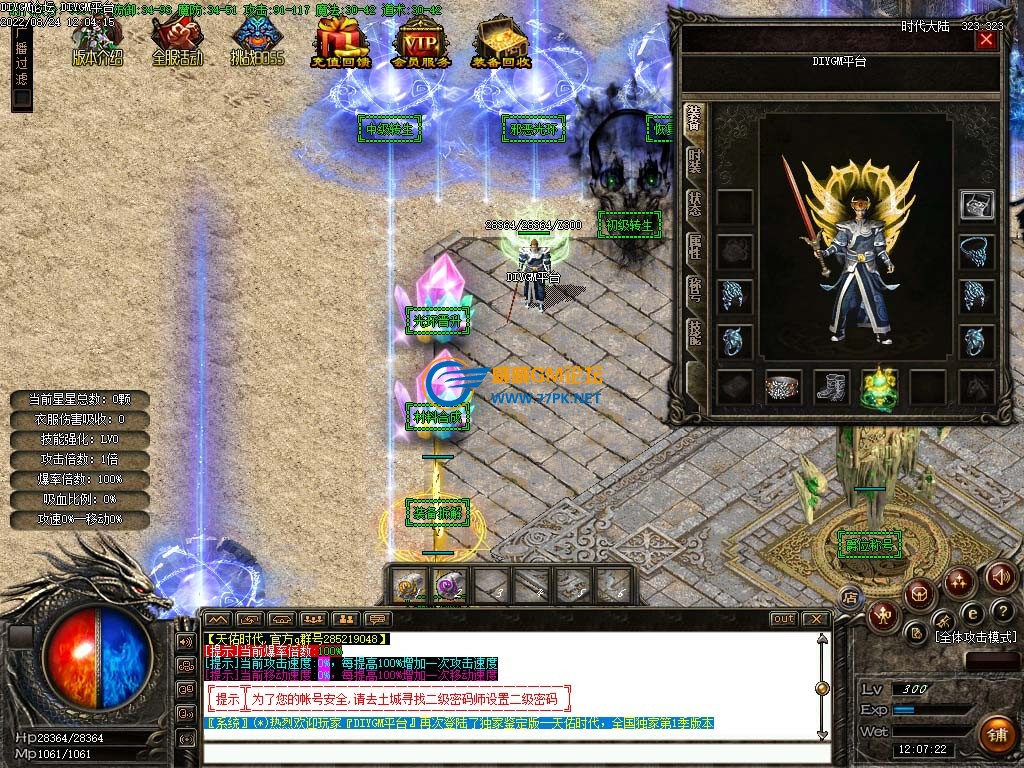
Task: Open the 店 shop round button
Action: click(850, 597)
